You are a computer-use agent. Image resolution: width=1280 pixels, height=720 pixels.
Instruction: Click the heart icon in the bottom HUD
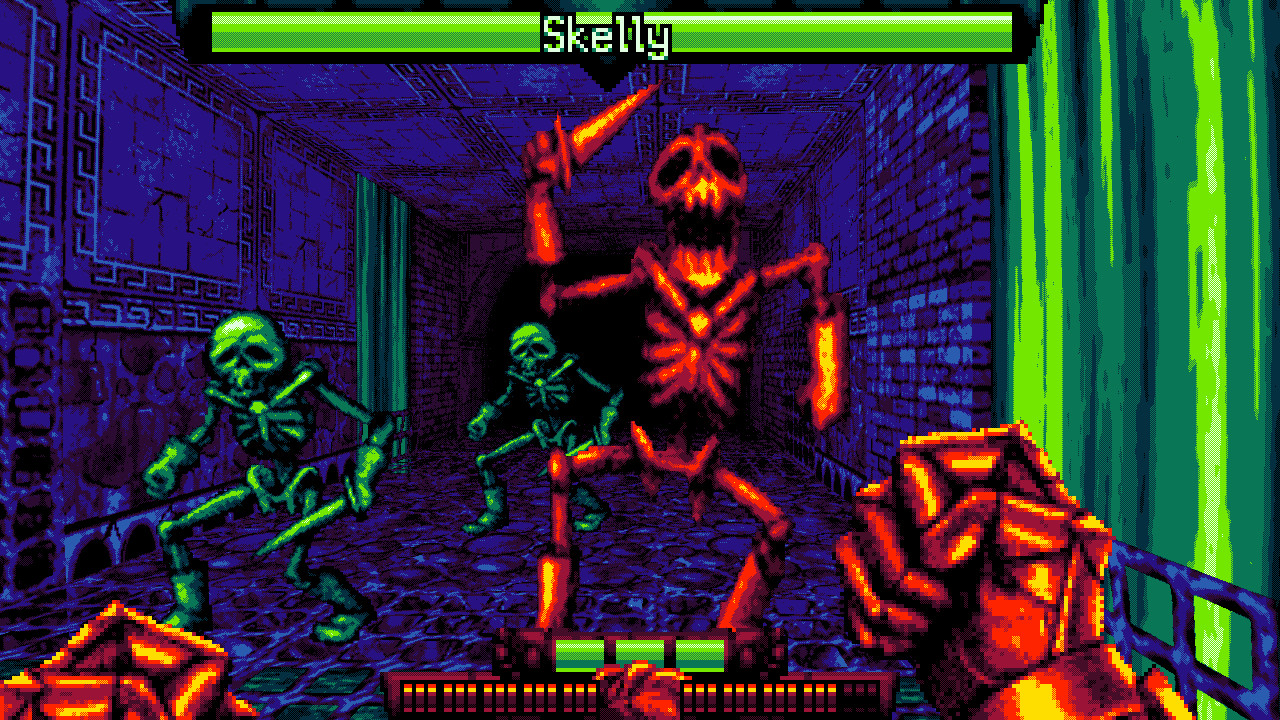click(x=646, y=692)
